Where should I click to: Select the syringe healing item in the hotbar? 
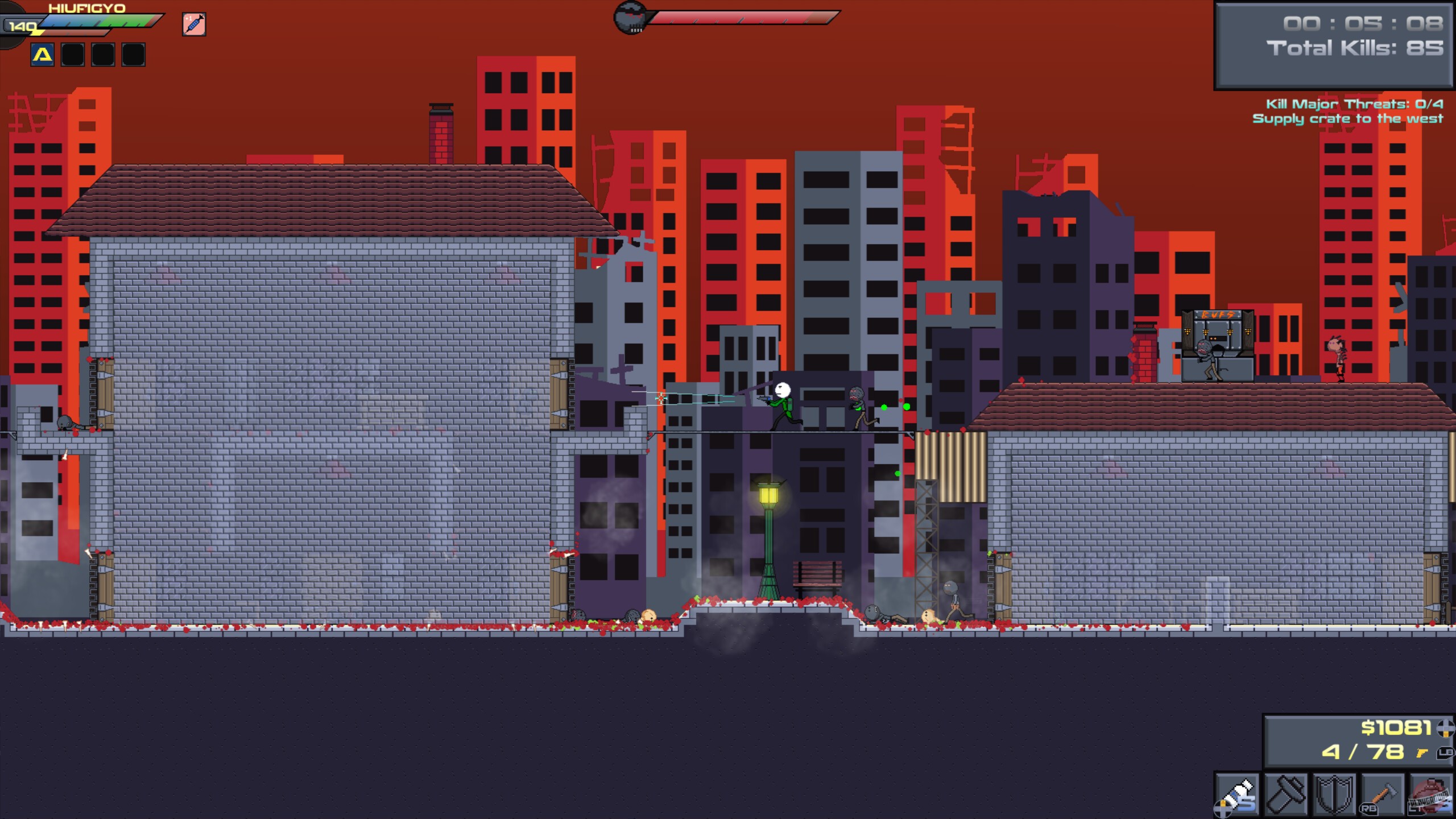[1238, 794]
